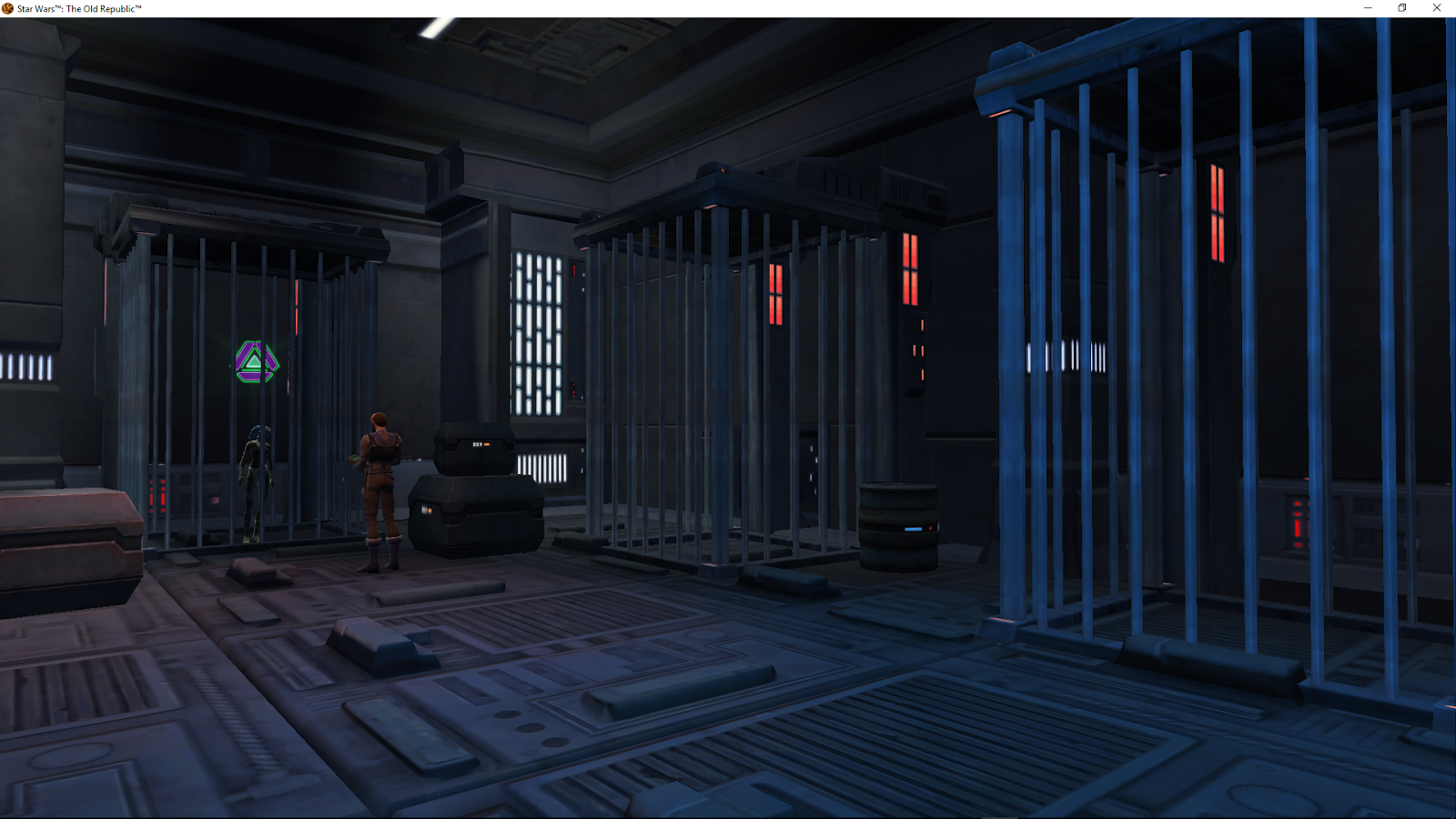Select the player character
The height and width of the screenshot is (819, 1456).
pos(382,473)
